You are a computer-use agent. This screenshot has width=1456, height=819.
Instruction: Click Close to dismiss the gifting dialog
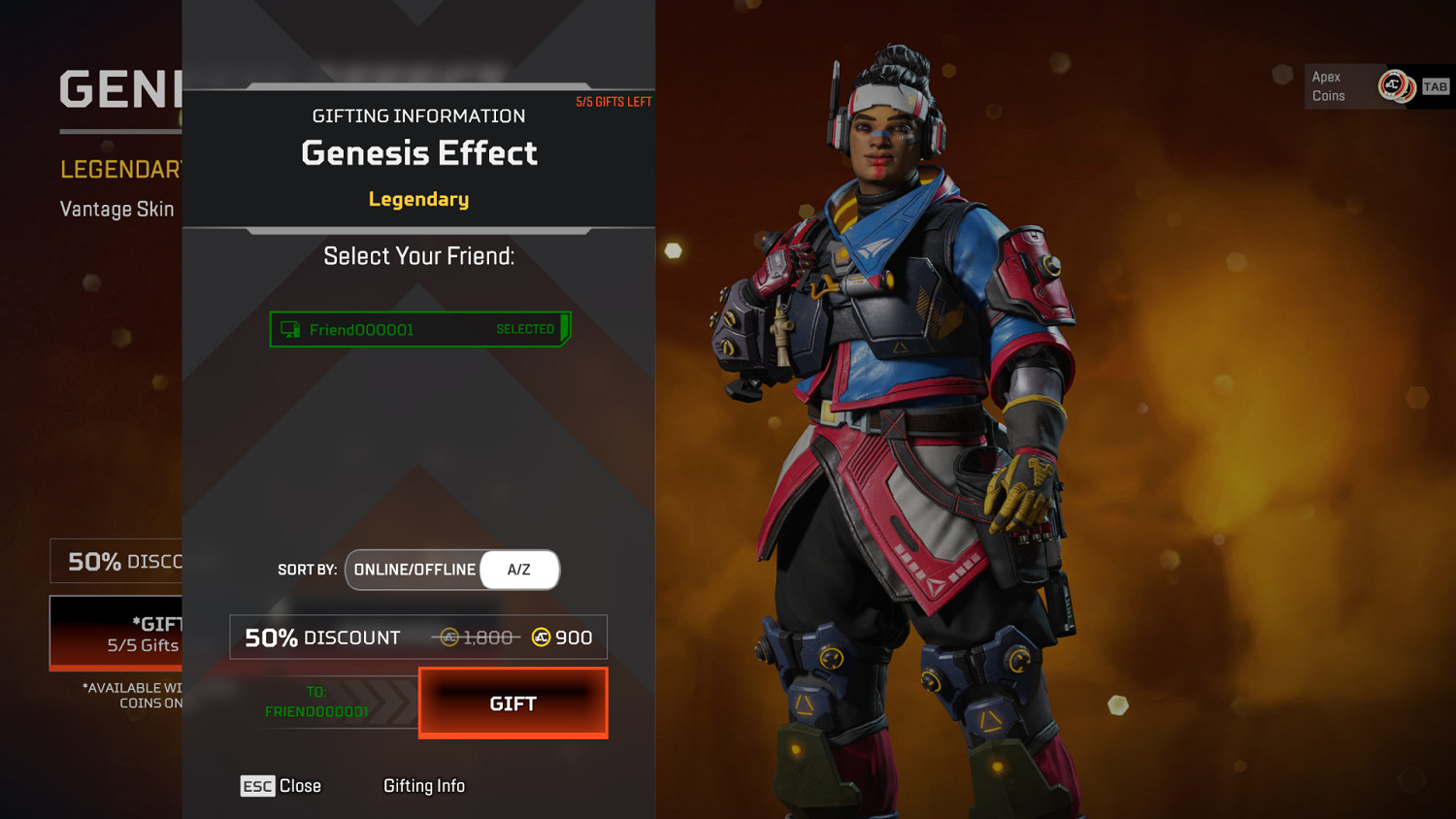coord(301,786)
